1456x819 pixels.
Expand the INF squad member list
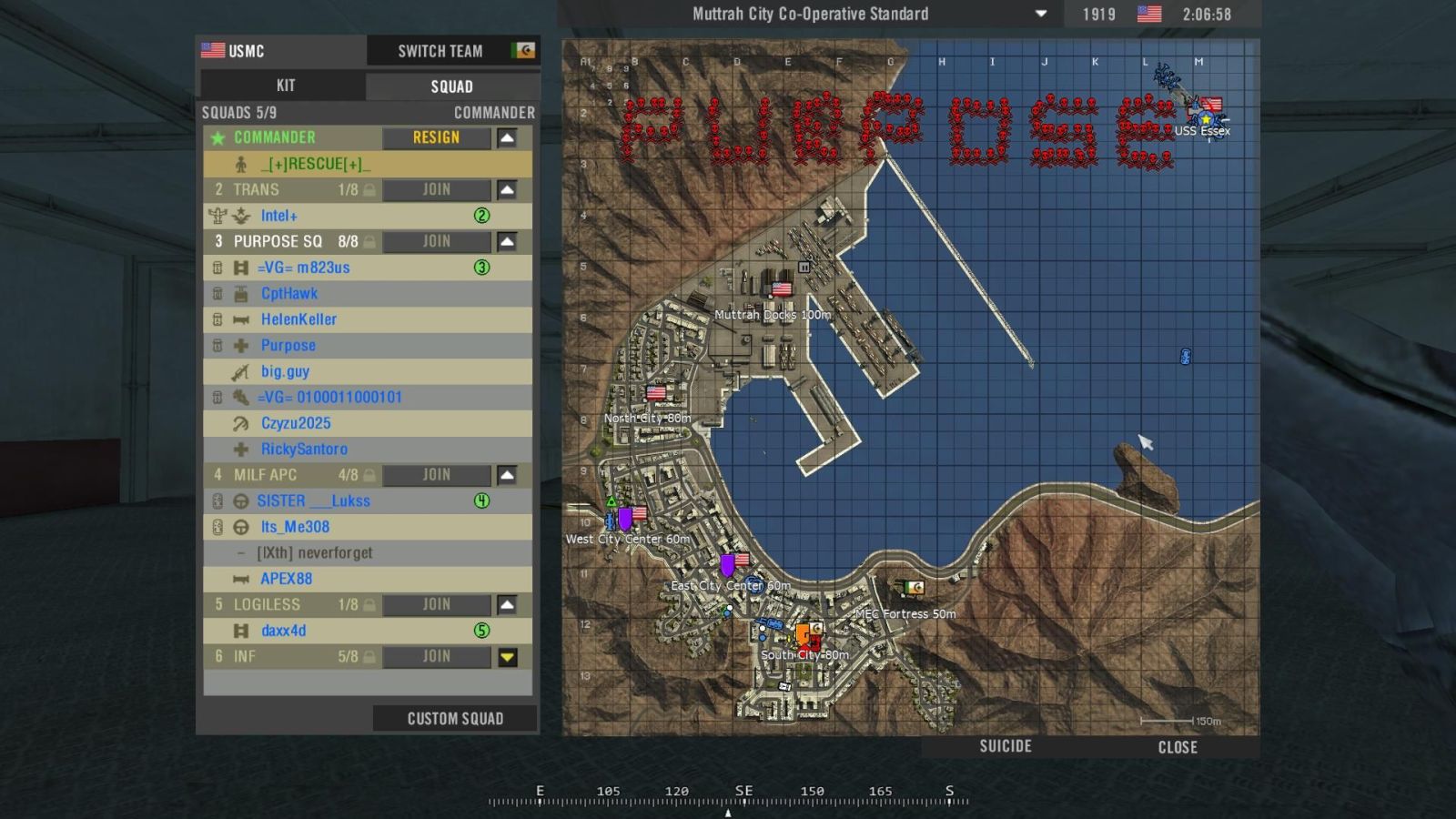pyautogui.click(x=507, y=657)
